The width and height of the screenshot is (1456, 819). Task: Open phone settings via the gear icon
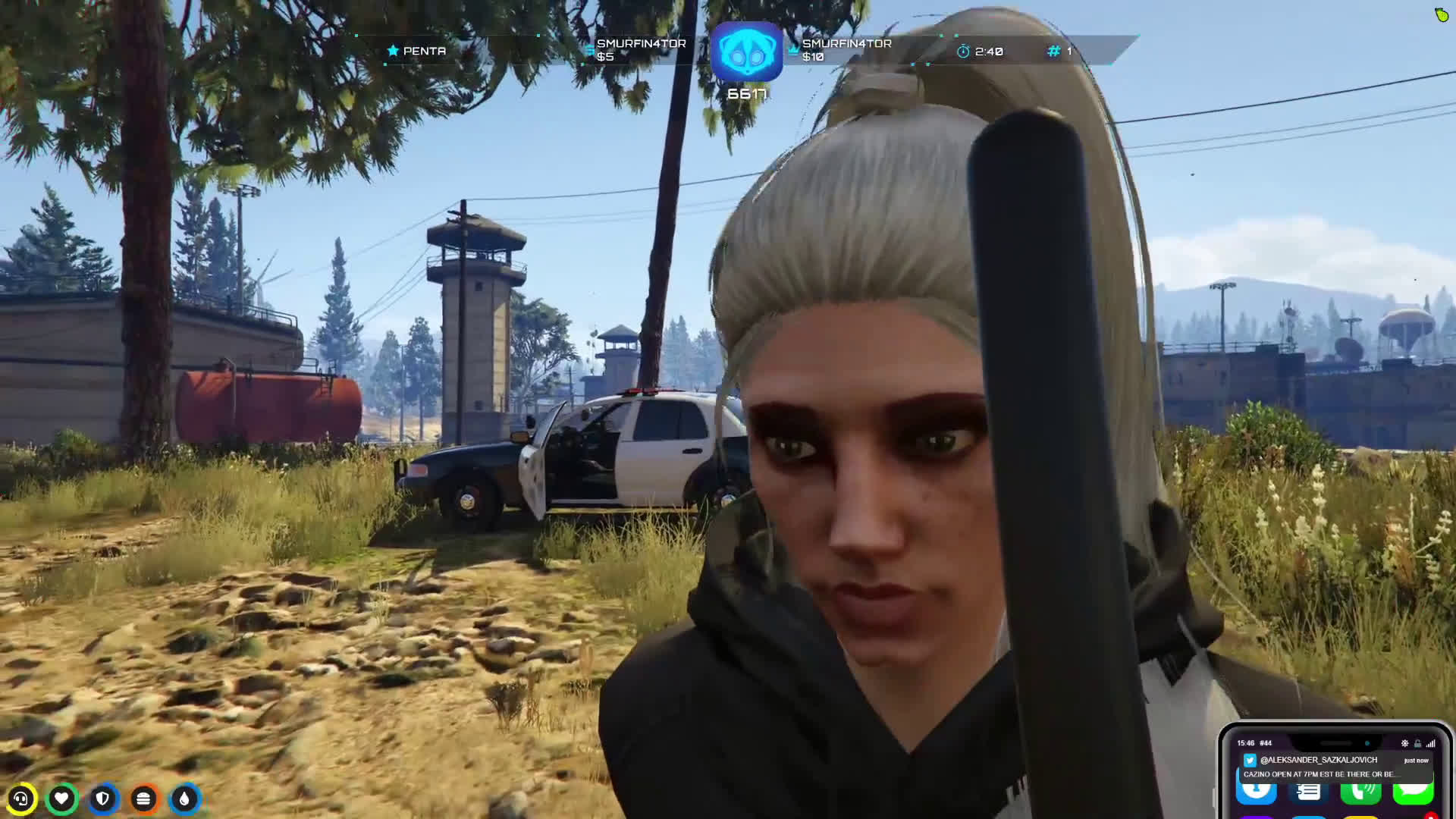(1404, 743)
